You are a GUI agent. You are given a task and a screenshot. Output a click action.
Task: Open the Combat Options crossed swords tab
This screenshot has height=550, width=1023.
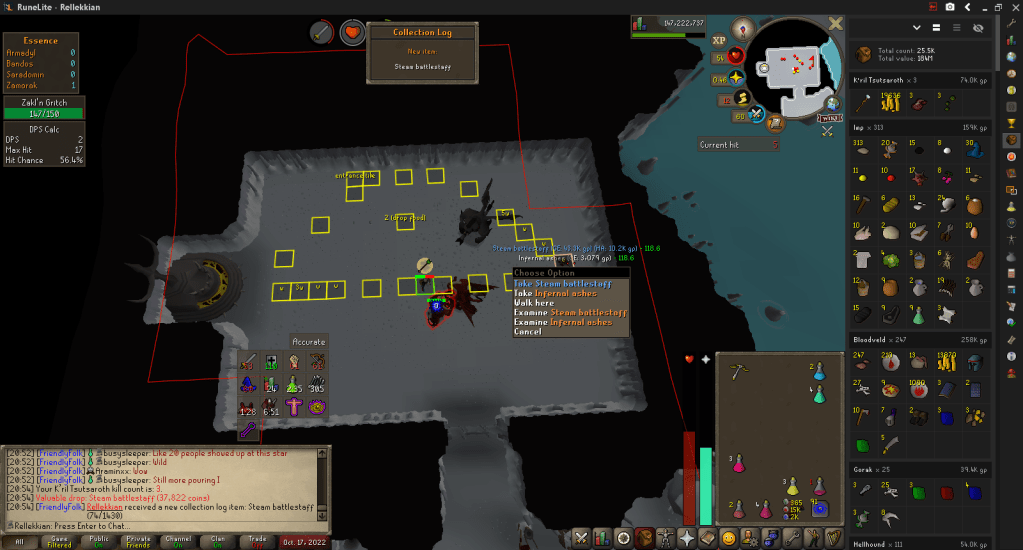[582, 537]
